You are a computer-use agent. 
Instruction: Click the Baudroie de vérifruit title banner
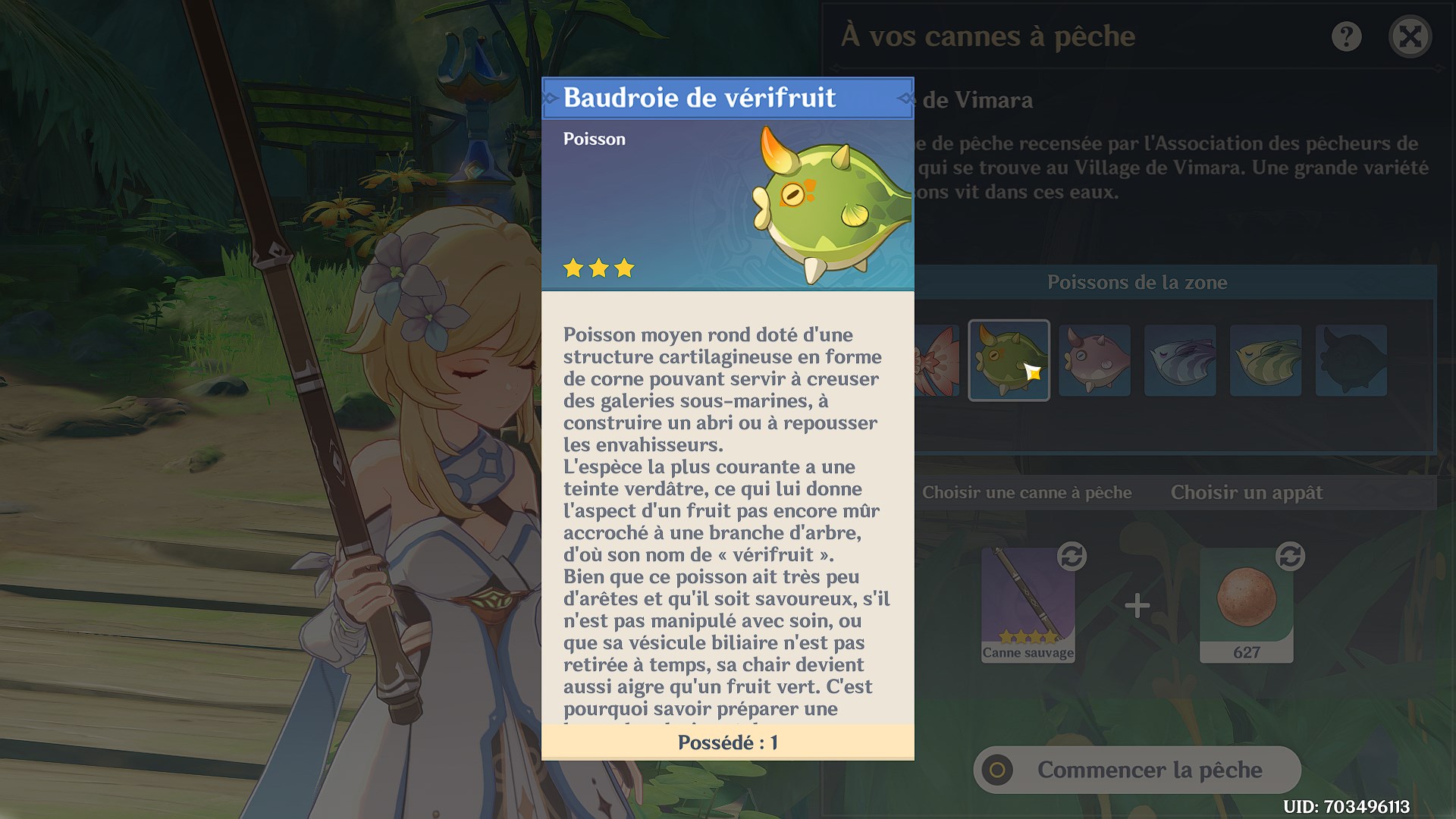tap(728, 98)
